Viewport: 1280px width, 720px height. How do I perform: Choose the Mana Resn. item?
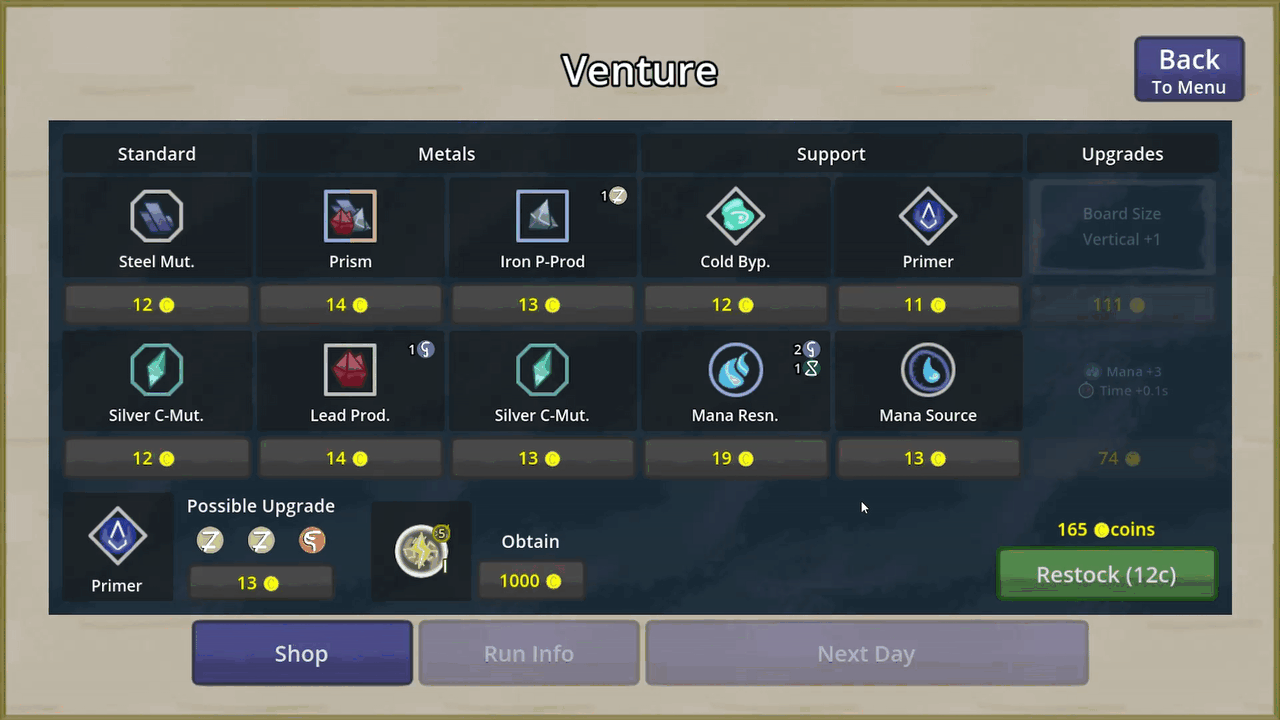tap(735, 381)
